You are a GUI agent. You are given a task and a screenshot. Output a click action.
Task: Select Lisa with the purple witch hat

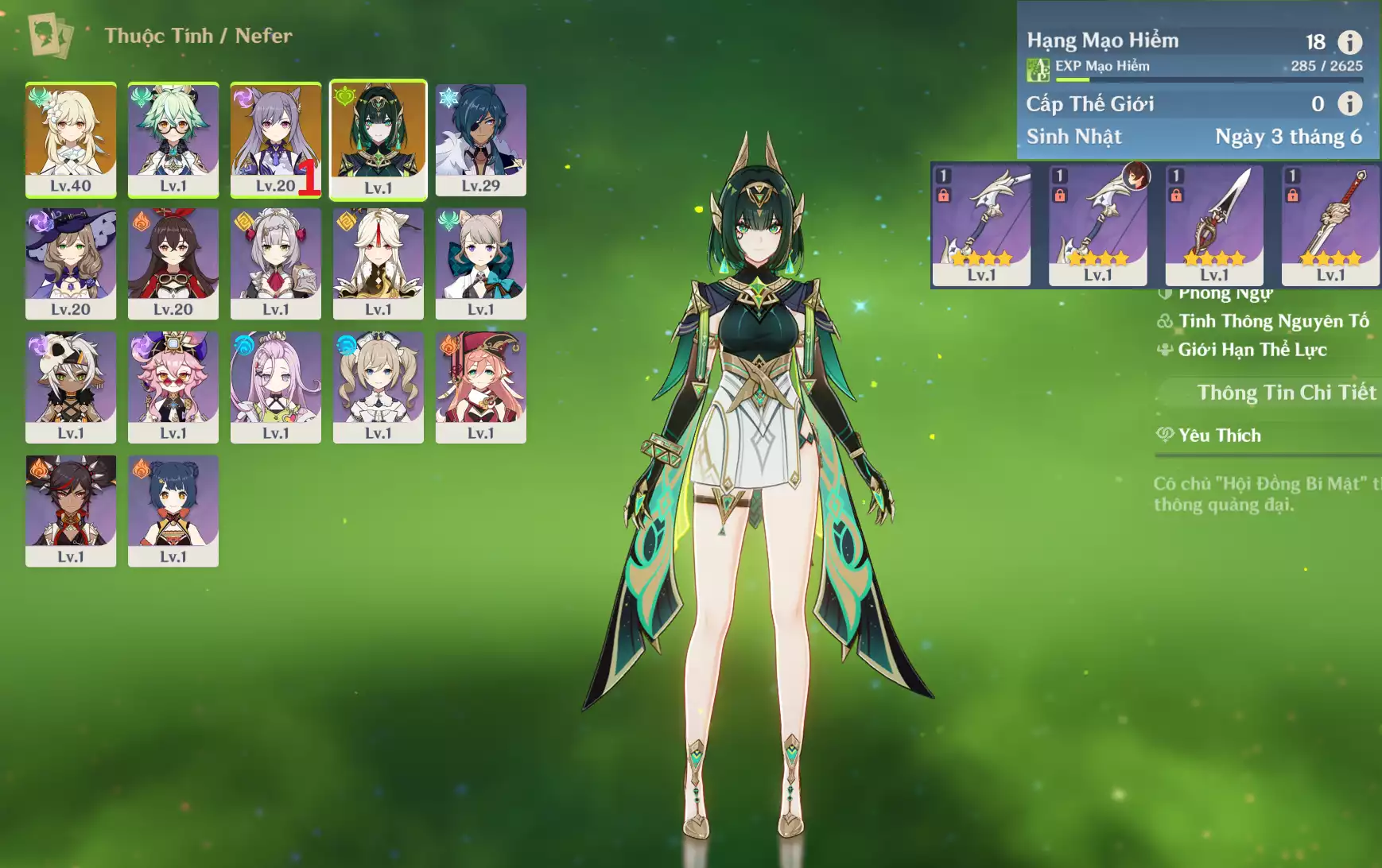click(x=71, y=263)
